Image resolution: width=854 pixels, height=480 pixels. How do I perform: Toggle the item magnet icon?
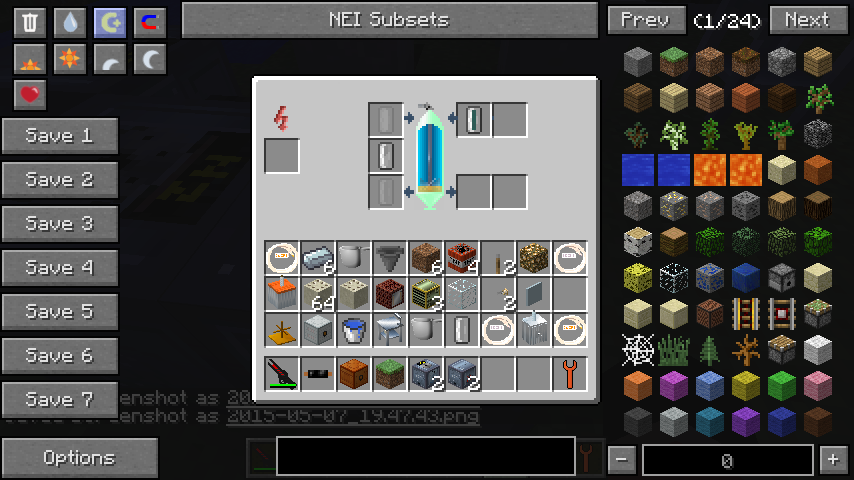coord(150,22)
